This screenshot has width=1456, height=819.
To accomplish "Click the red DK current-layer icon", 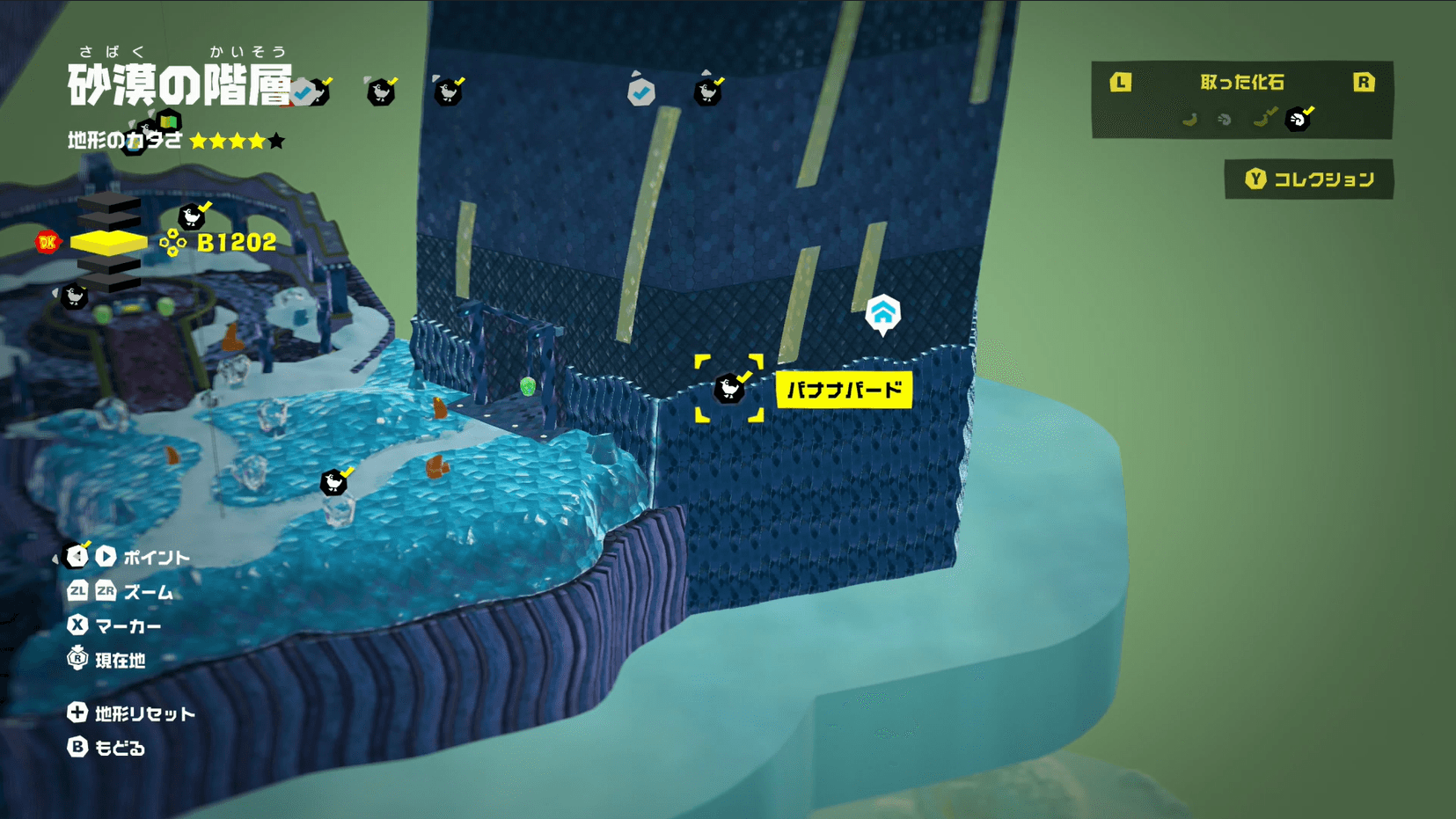I will 48,242.
